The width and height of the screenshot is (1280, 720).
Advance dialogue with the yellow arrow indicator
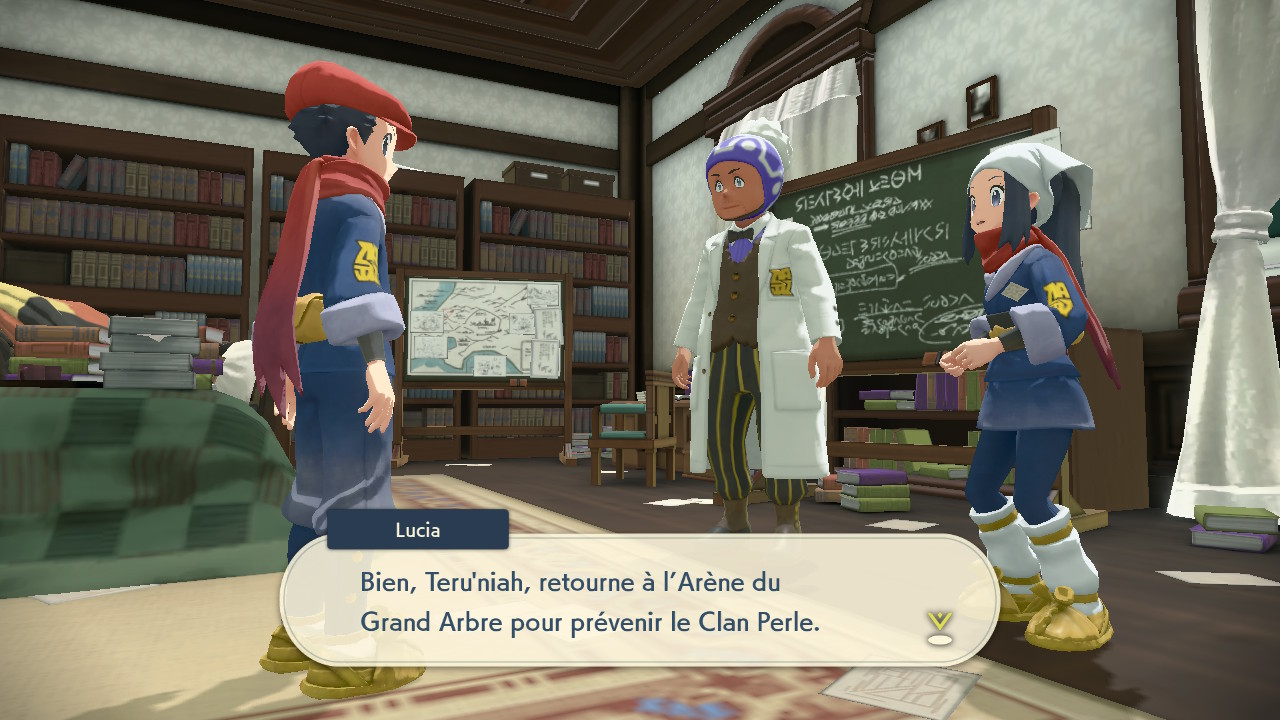[939, 626]
